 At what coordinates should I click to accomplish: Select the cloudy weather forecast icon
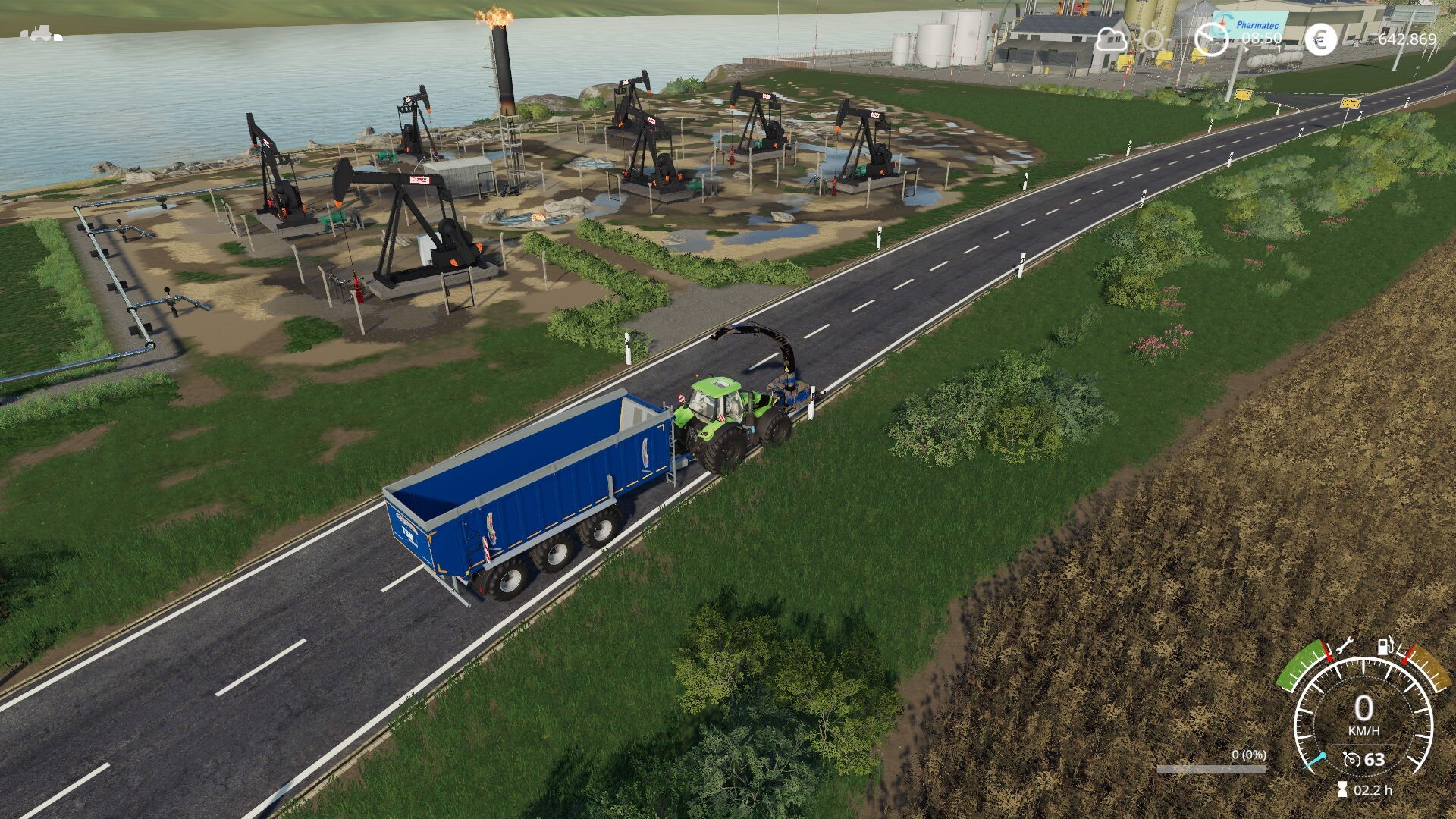(x=1111, y=39)
